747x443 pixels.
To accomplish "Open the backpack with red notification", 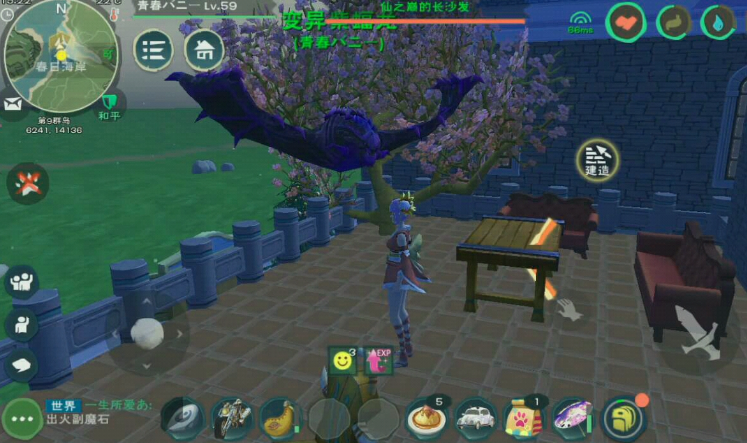I will (x=624, y=417).
